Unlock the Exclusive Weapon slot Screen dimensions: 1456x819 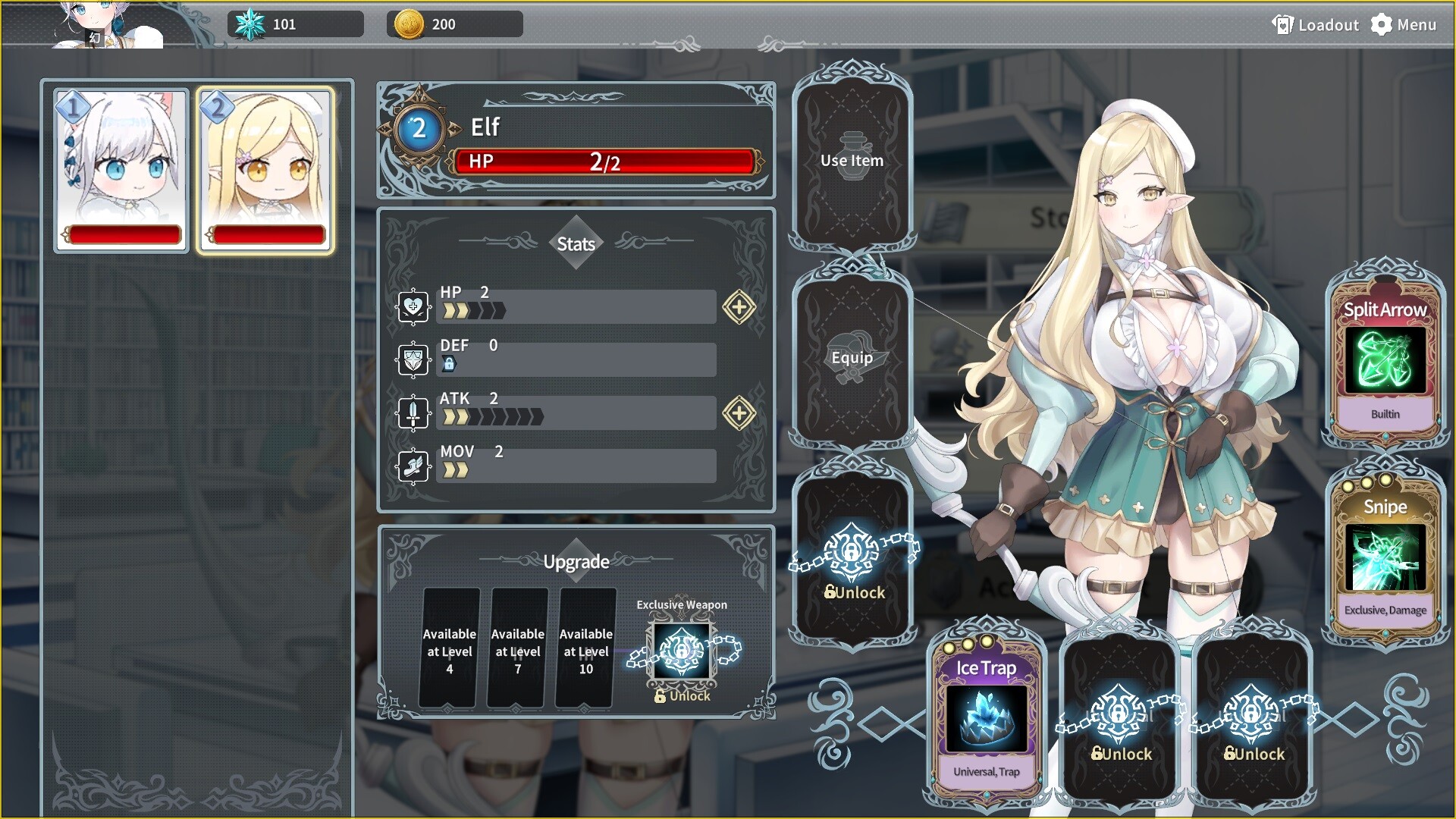click(x=681, y=651)
